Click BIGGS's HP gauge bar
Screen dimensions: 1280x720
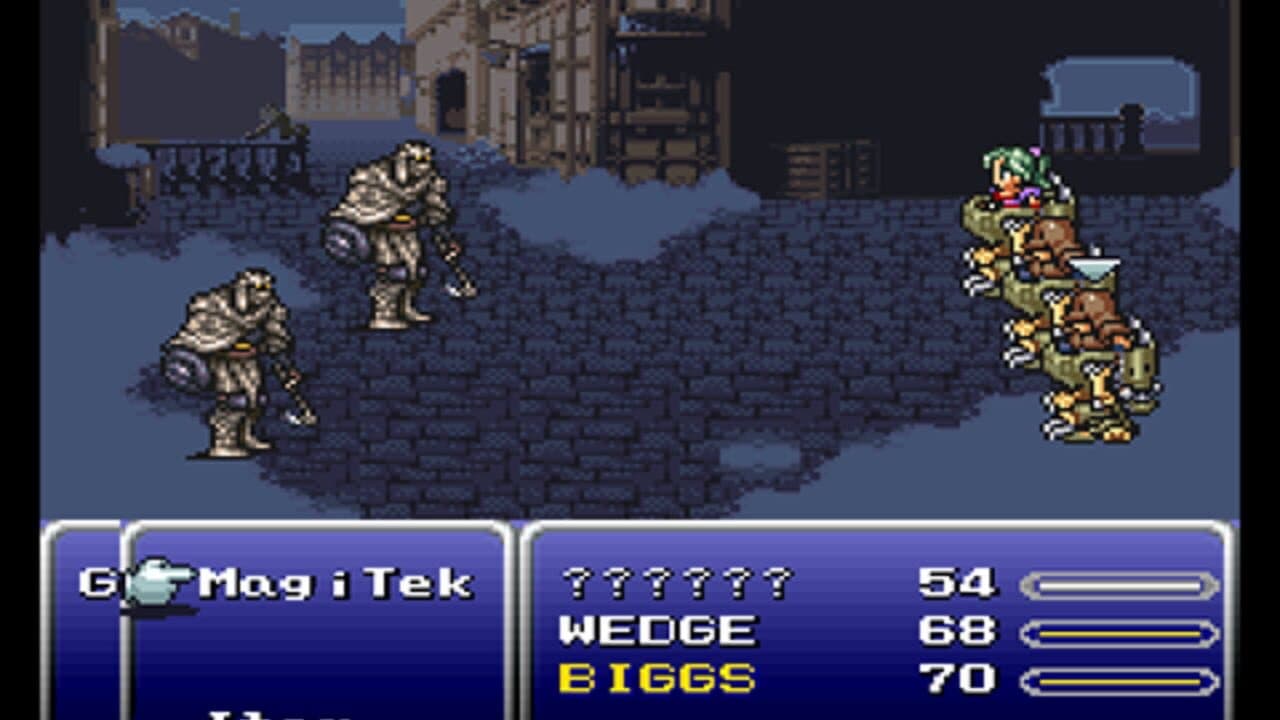tap(1120, 678)
